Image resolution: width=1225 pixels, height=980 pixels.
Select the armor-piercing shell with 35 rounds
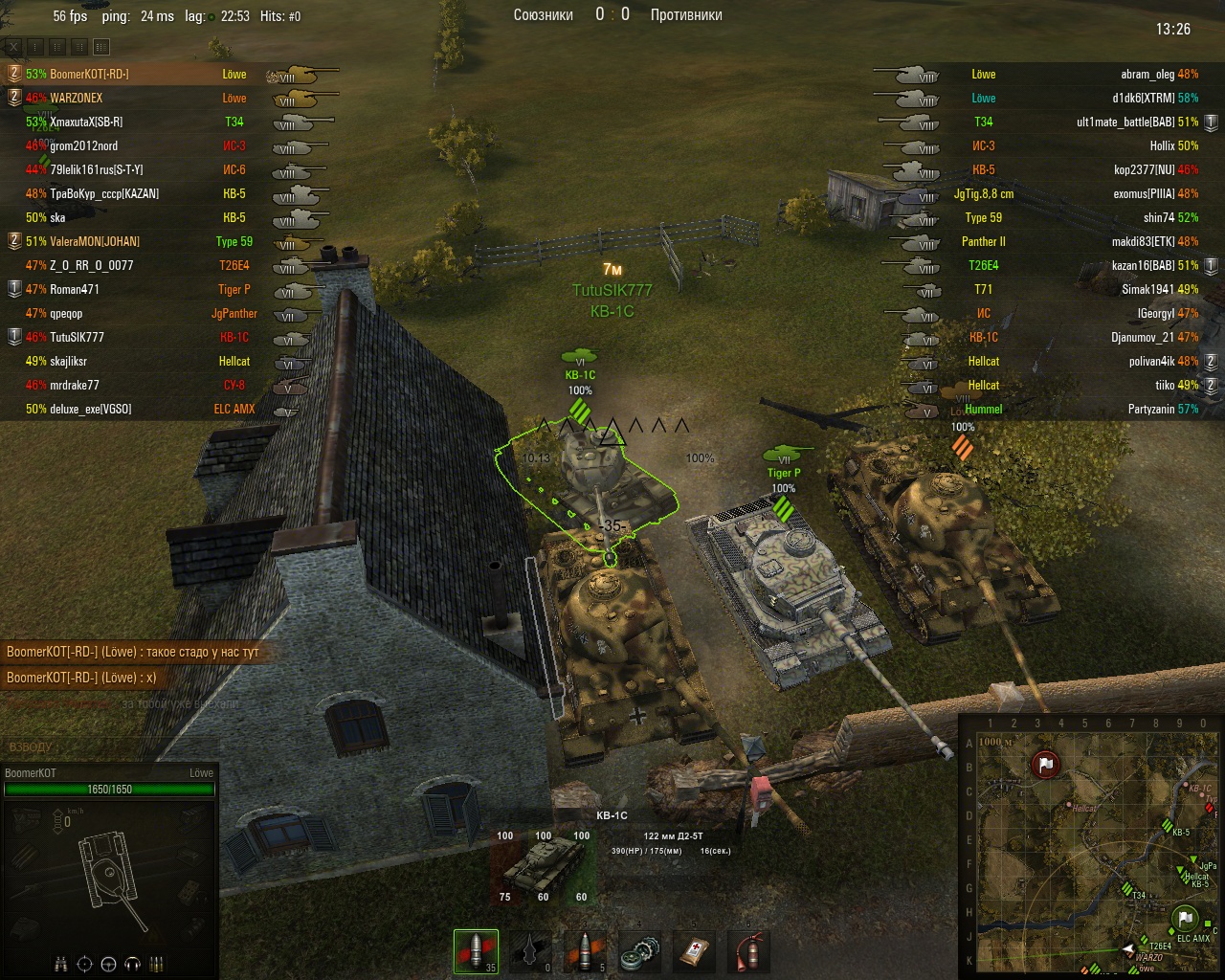click(477, 951)
